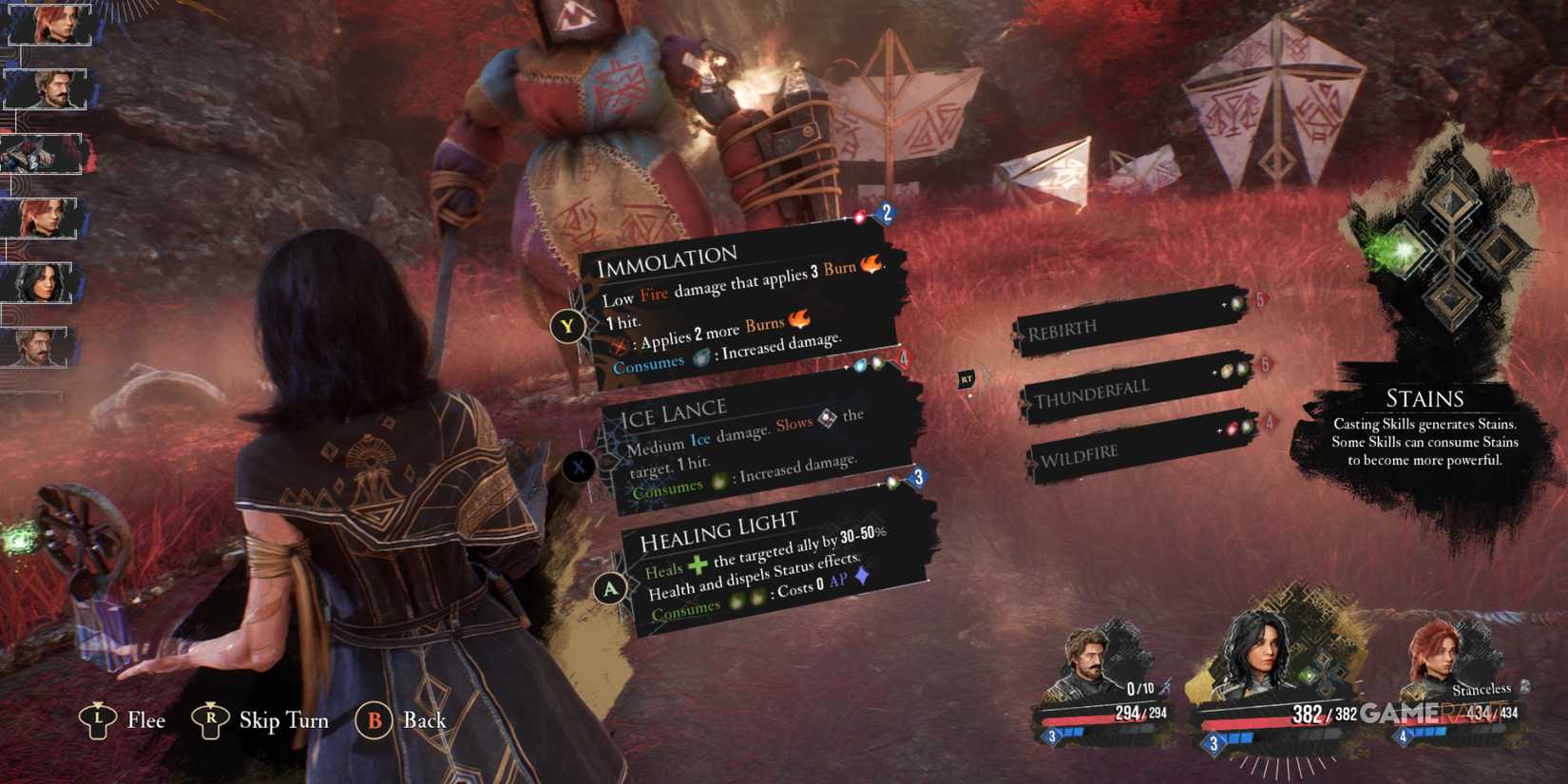Click the blue AP diamond icon under Healing Light

point(860,580)
